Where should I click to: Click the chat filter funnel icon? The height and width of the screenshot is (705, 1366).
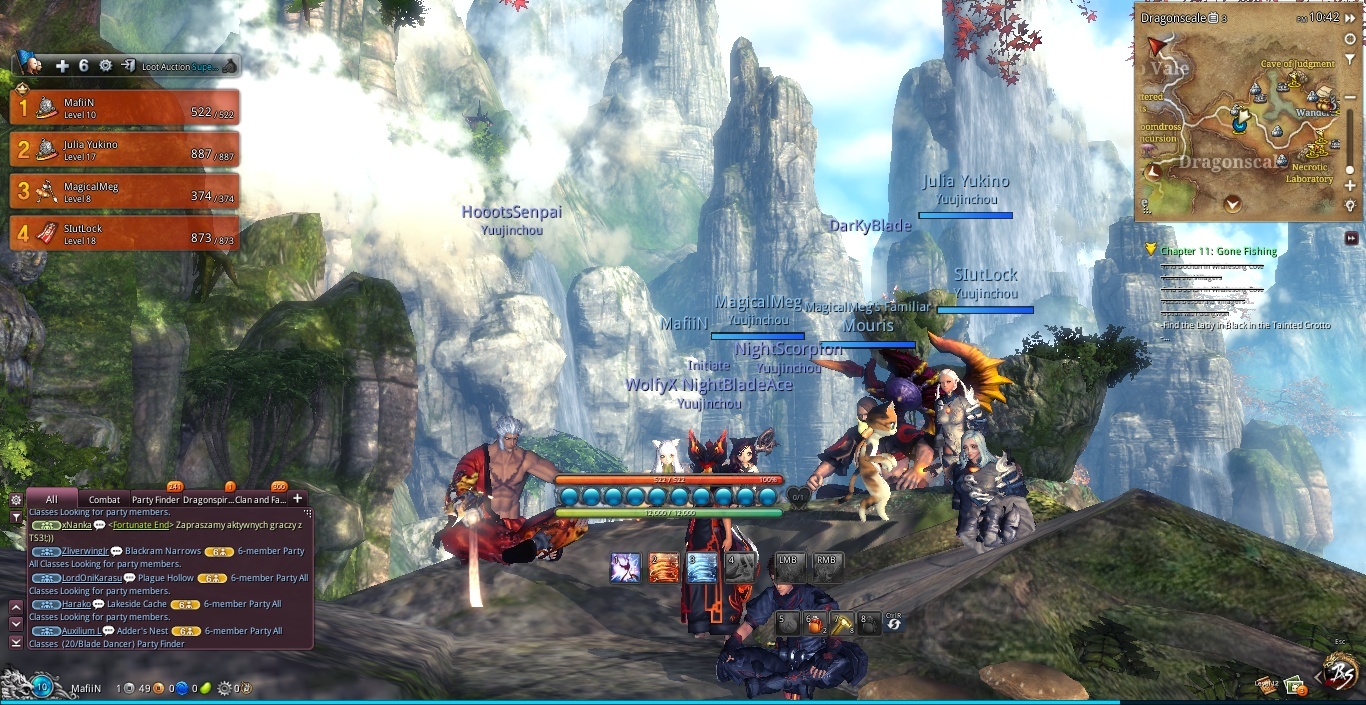click(16, 517)
